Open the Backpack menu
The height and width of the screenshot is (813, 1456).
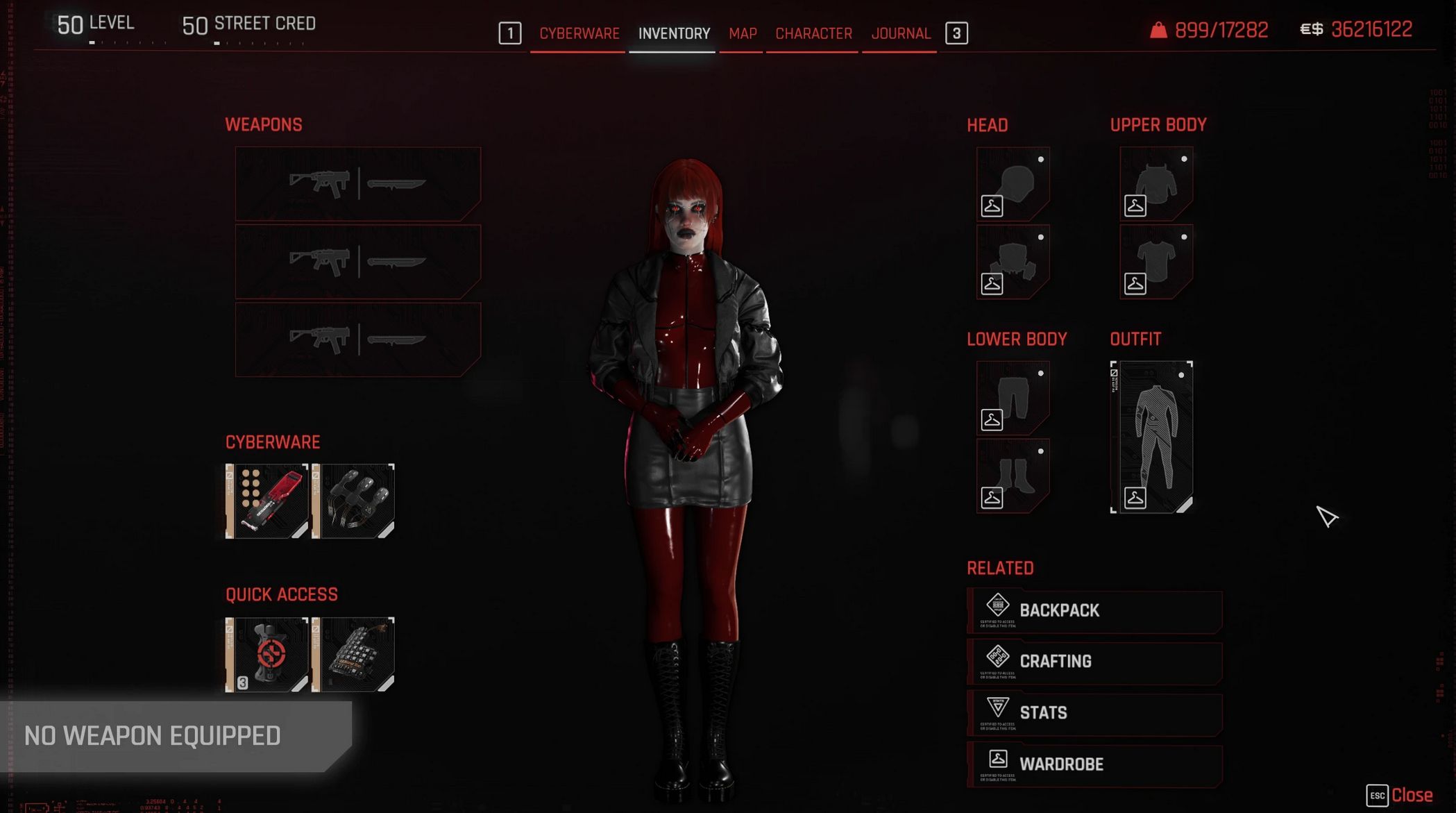[x=1094, y=611]
